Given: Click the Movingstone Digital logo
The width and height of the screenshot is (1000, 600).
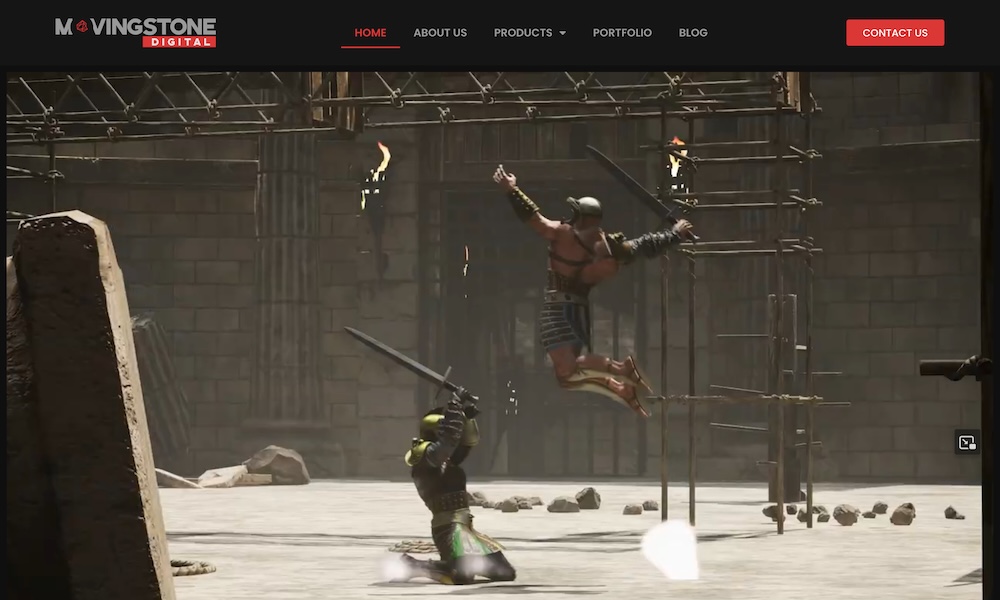Looking at the screenshot, I should [x=135, y=32].
